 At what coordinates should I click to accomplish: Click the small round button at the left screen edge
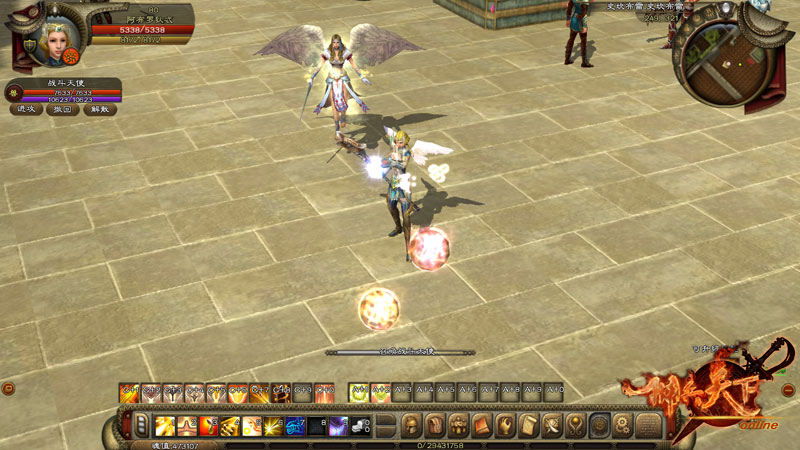point(8,388)
